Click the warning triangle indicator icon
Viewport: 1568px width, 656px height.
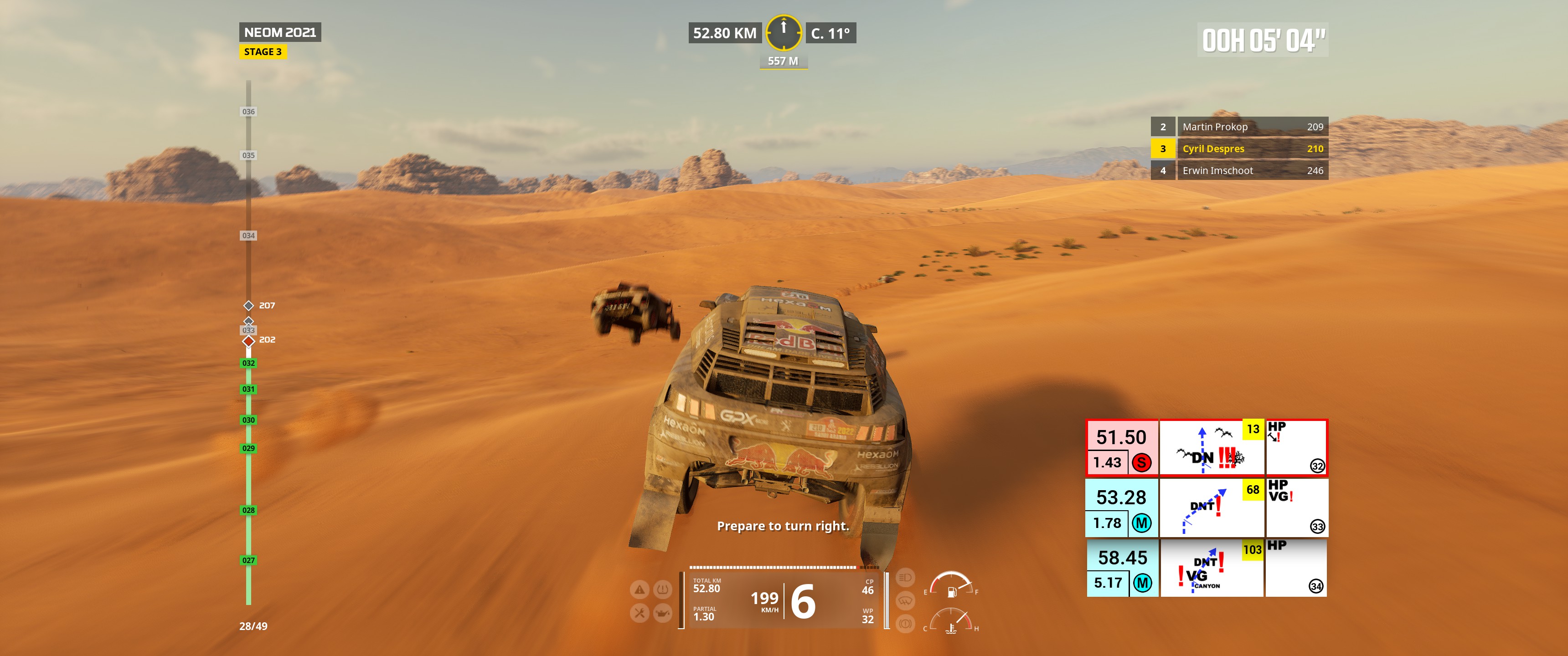639,589
